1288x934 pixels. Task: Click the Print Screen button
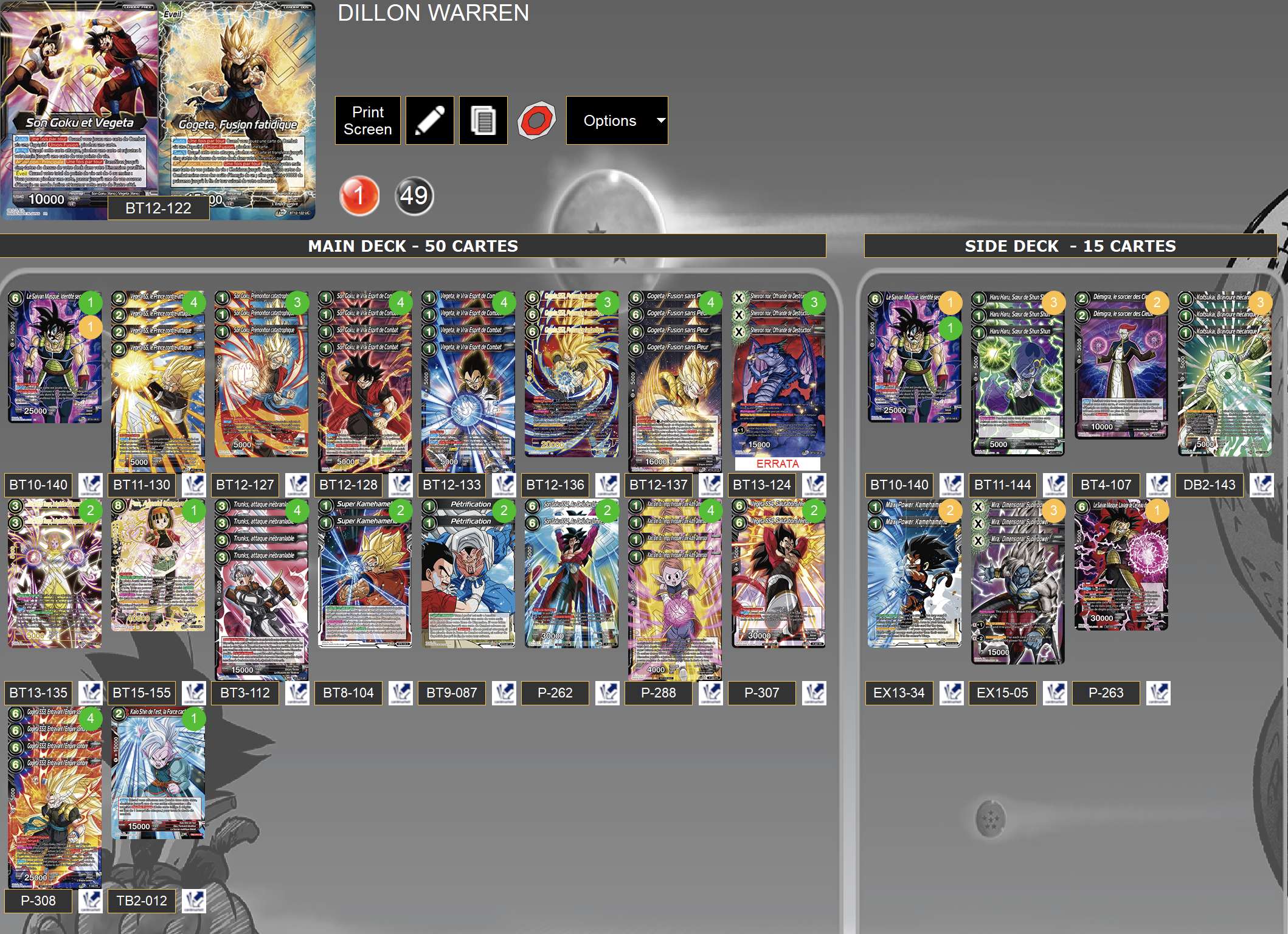[x=367, y=120]
